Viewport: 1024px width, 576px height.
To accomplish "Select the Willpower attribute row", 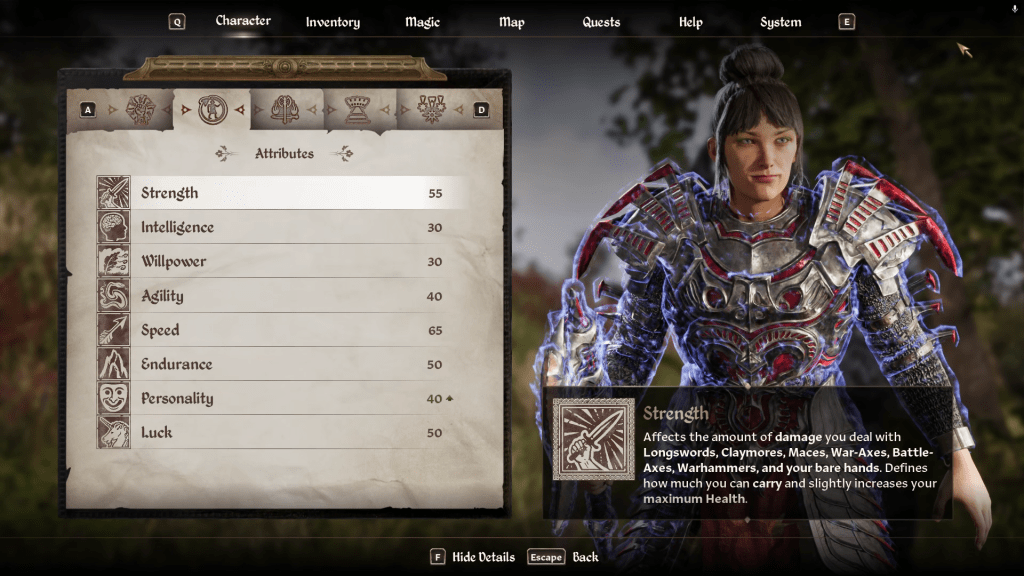I will click(280, 261).
